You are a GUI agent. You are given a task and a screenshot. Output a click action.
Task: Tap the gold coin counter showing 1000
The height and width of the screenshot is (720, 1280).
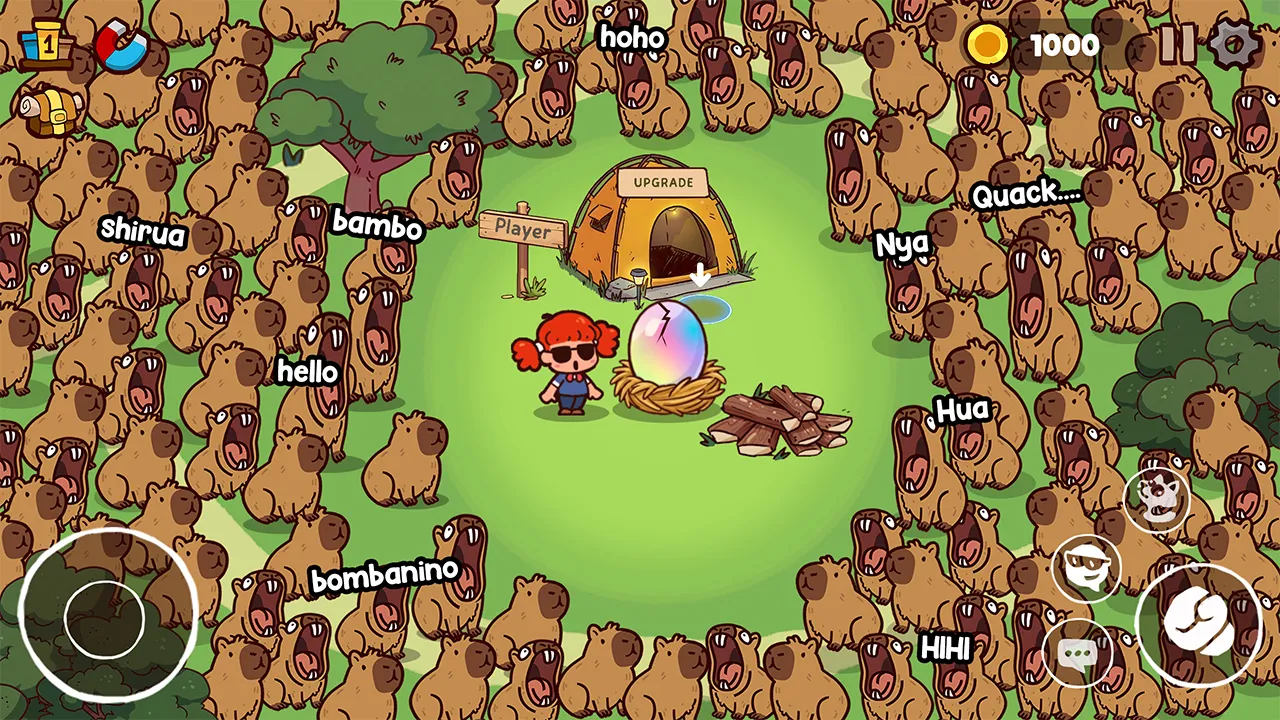(x=1030, y=44)
